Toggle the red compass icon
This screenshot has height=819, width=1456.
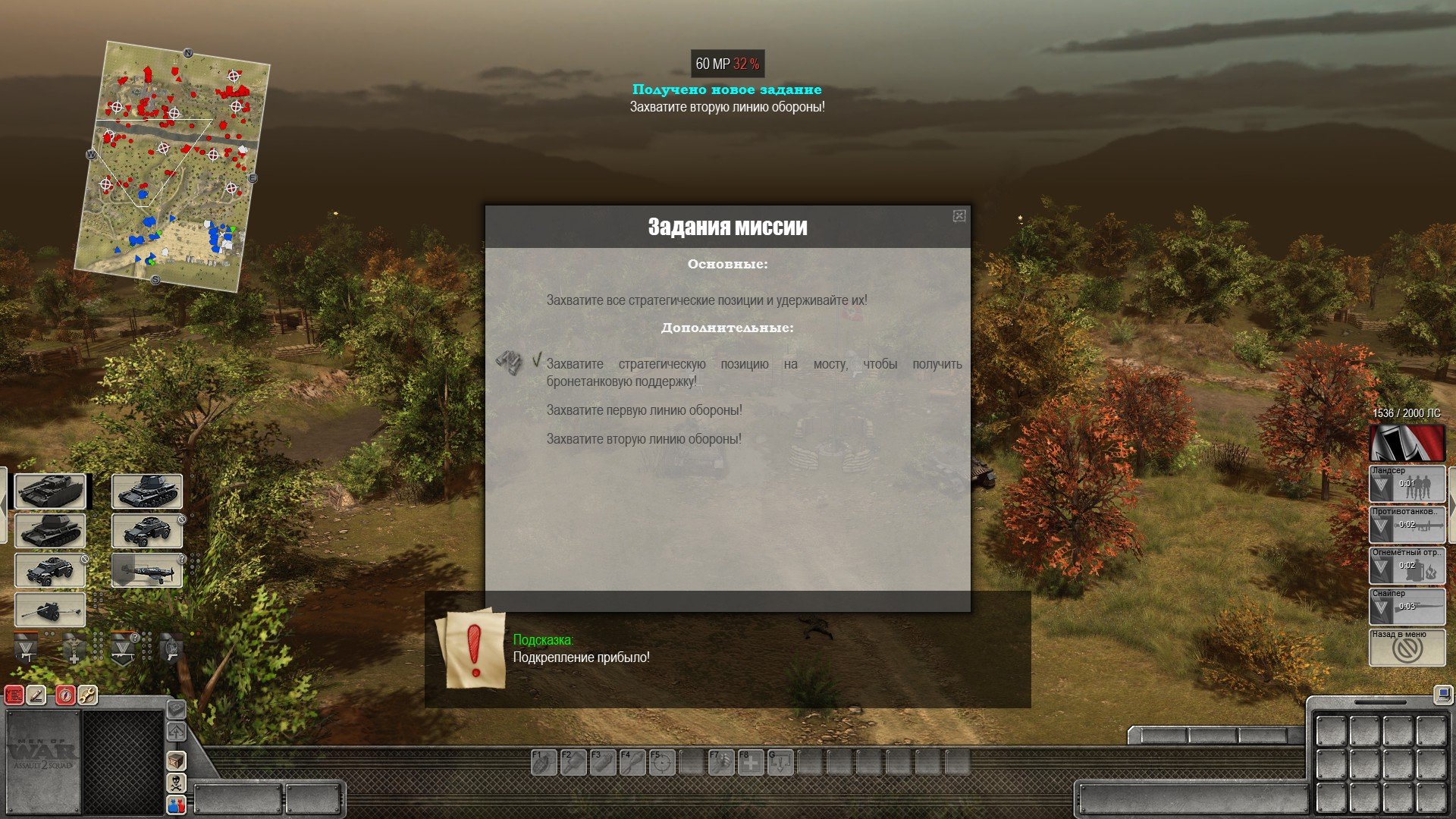pyautogui.click(x=66, y=695)
